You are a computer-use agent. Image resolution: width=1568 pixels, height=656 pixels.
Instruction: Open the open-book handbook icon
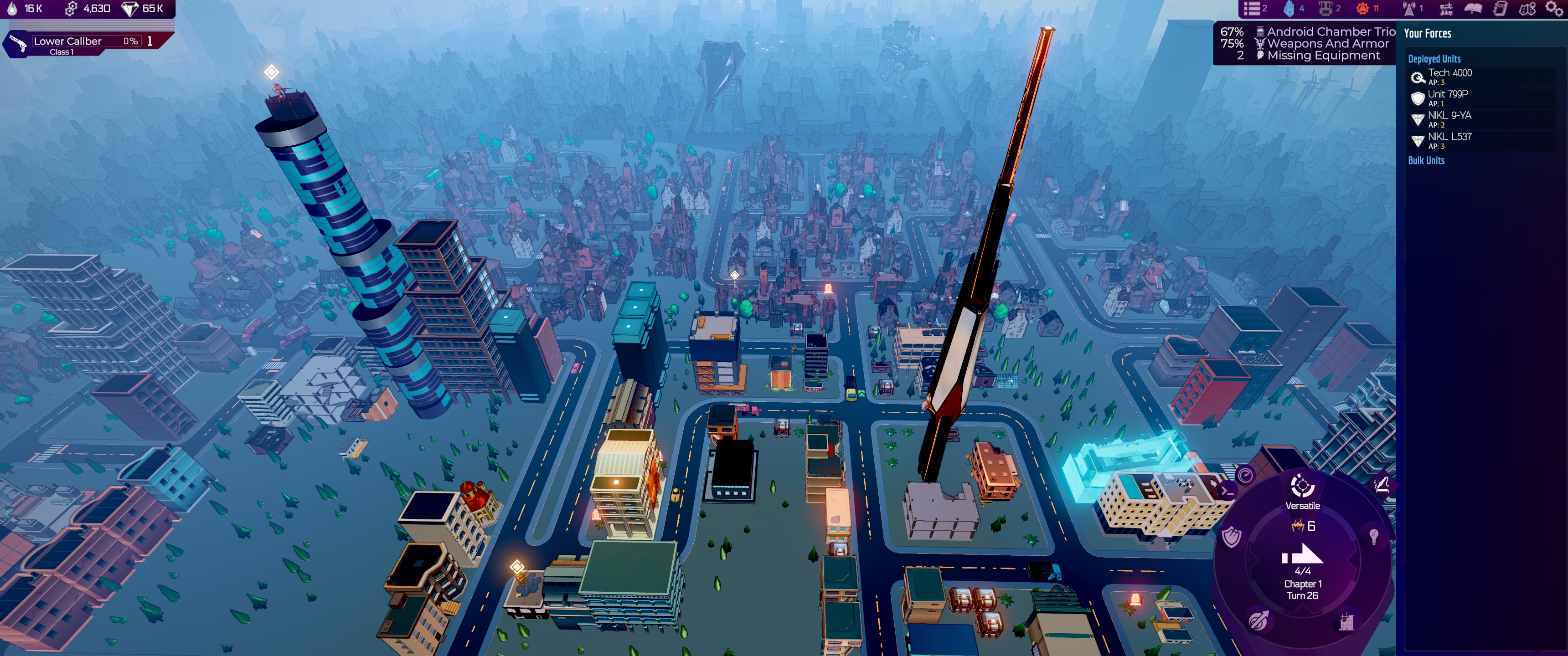pos(1473,9)
